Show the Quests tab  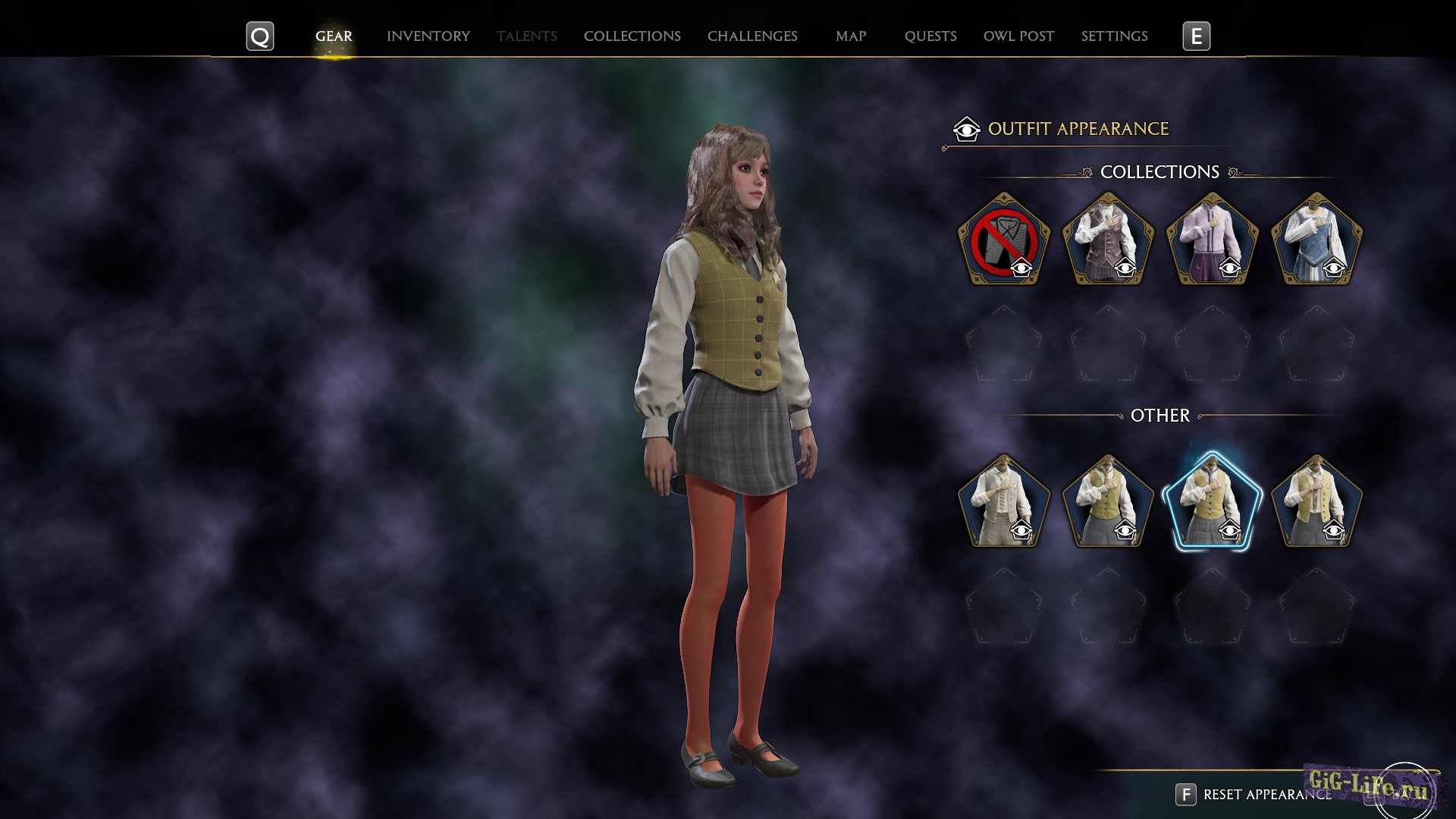click(930, 36)
